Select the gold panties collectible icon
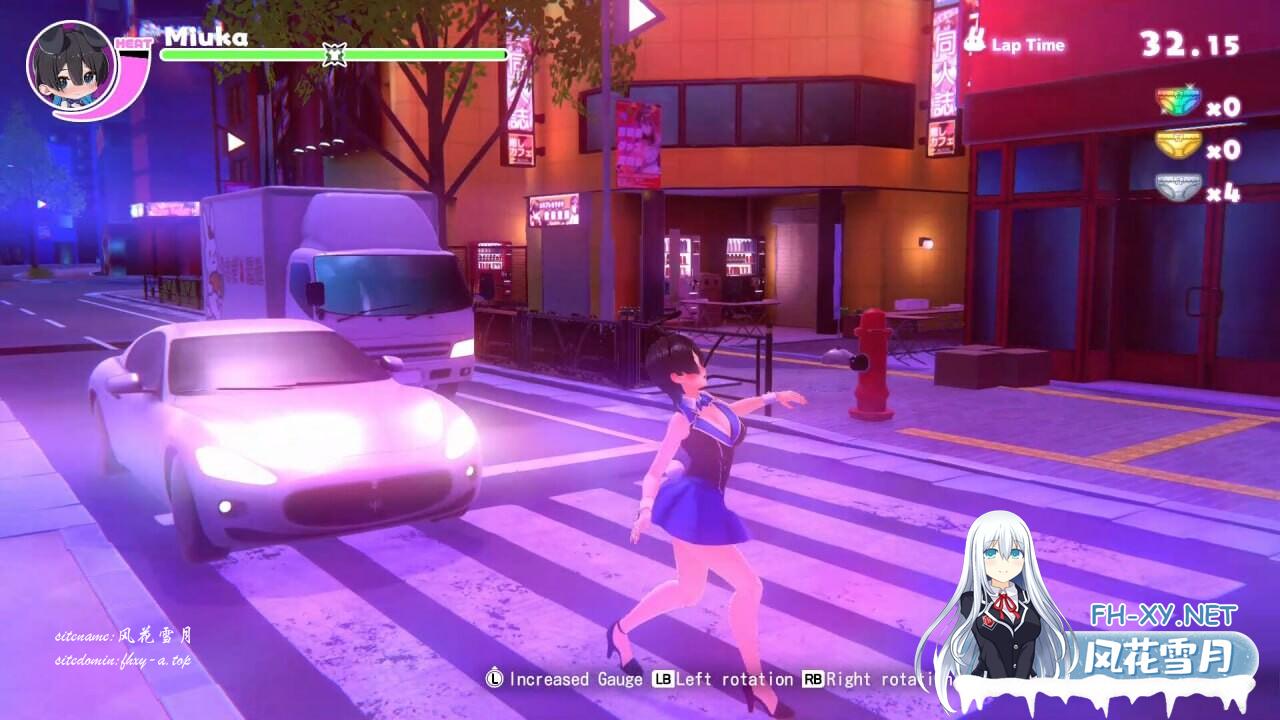The image size is (1280, 720). click(x=1177, y=146)
